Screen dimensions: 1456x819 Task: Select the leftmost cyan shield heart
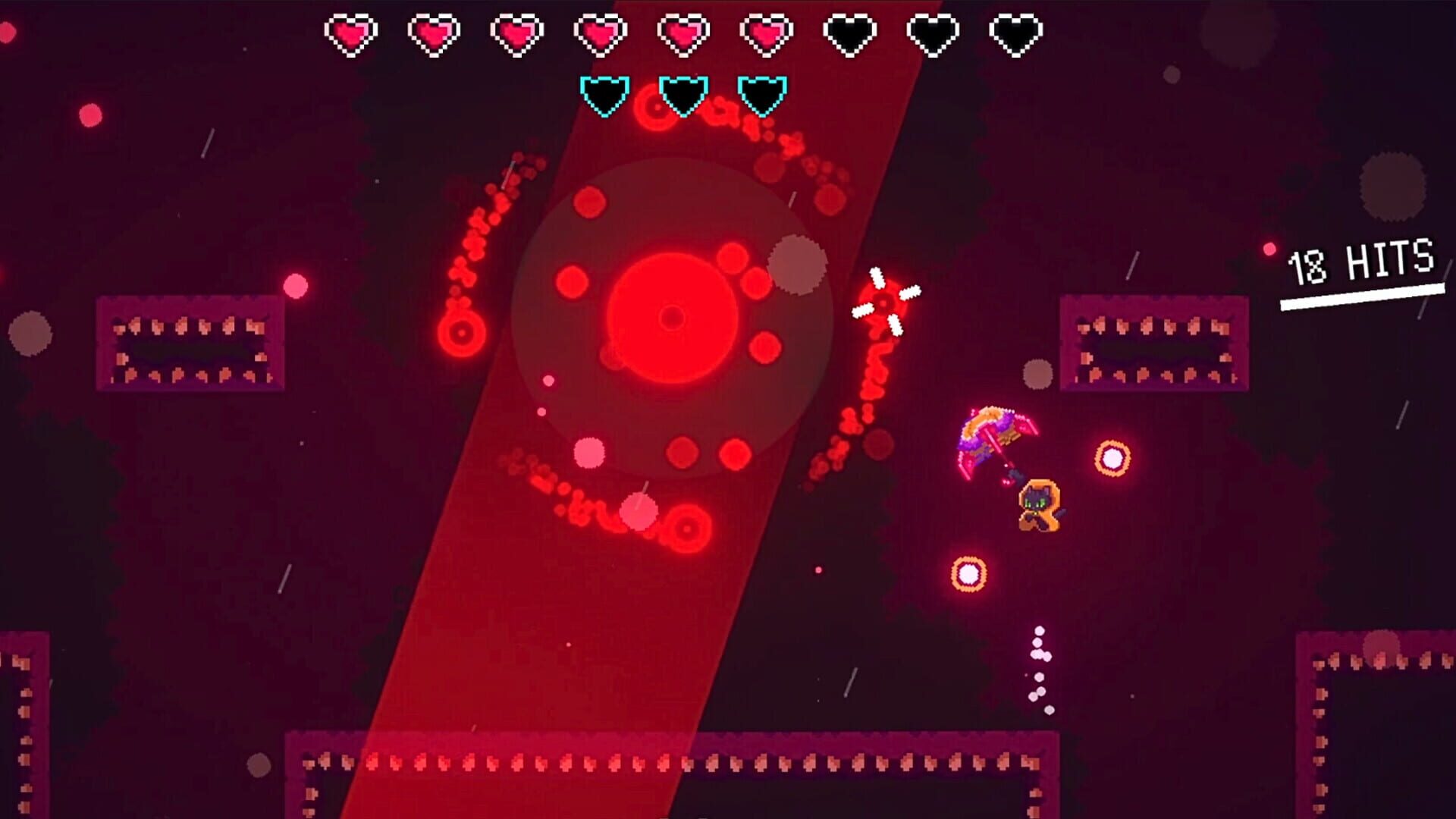click(603, 95)
